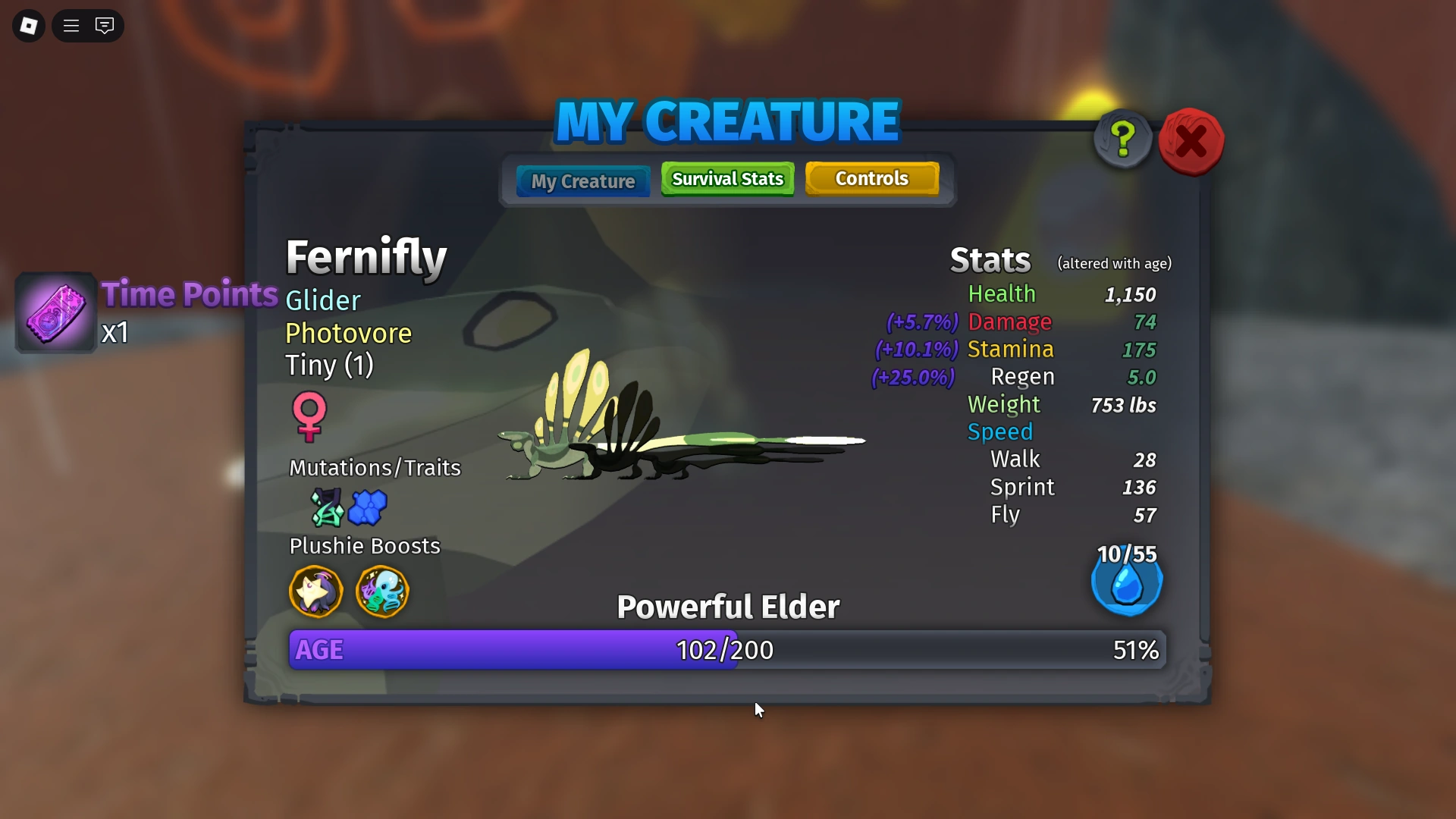
Task: Close the My Creature window
Action: tap(1190, 140)
